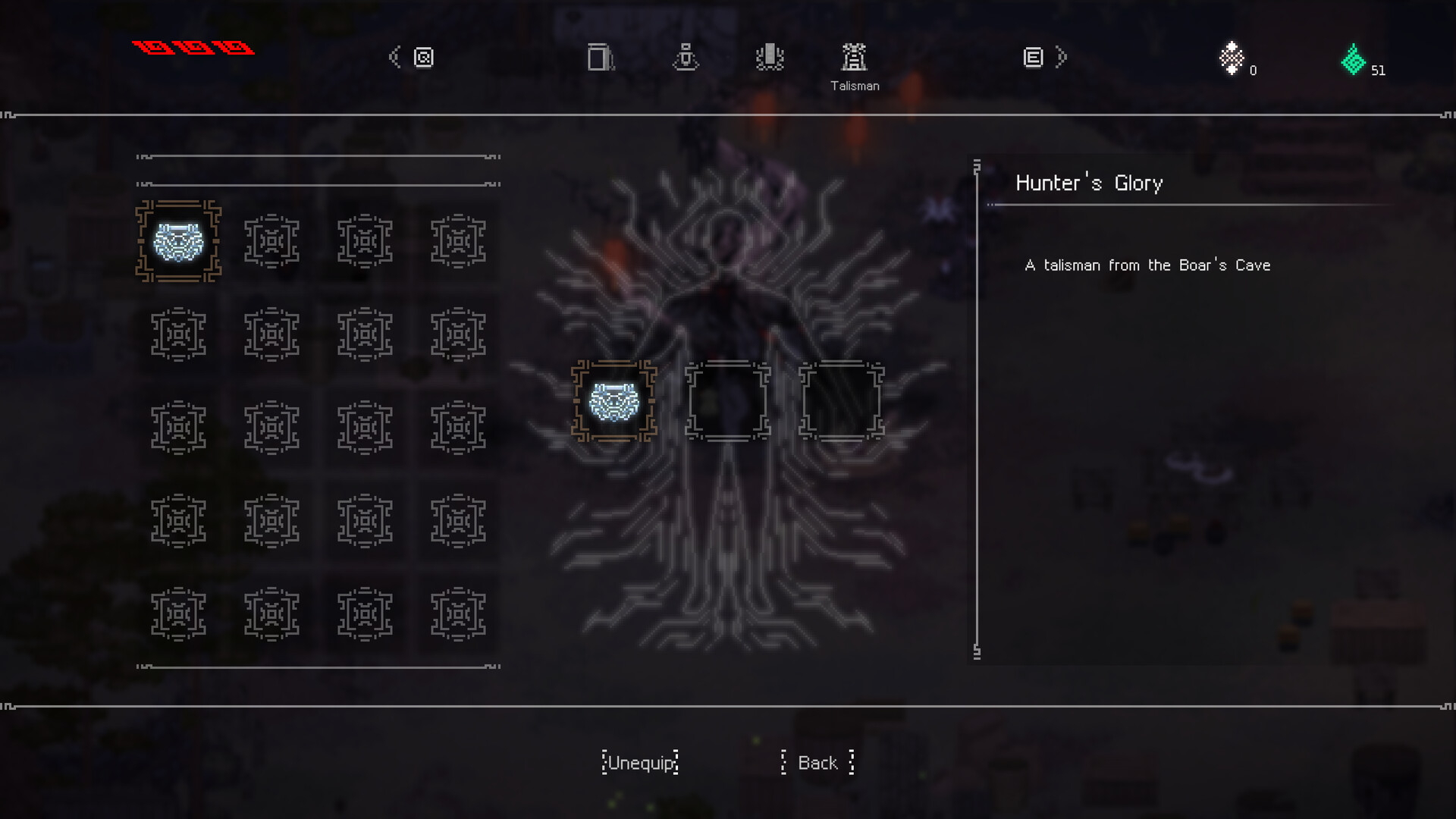Image resolution: width=1456 pixels, height=819 pixels.
Task: Select the door-shaped inventory icon
Action: coord(599,57)
